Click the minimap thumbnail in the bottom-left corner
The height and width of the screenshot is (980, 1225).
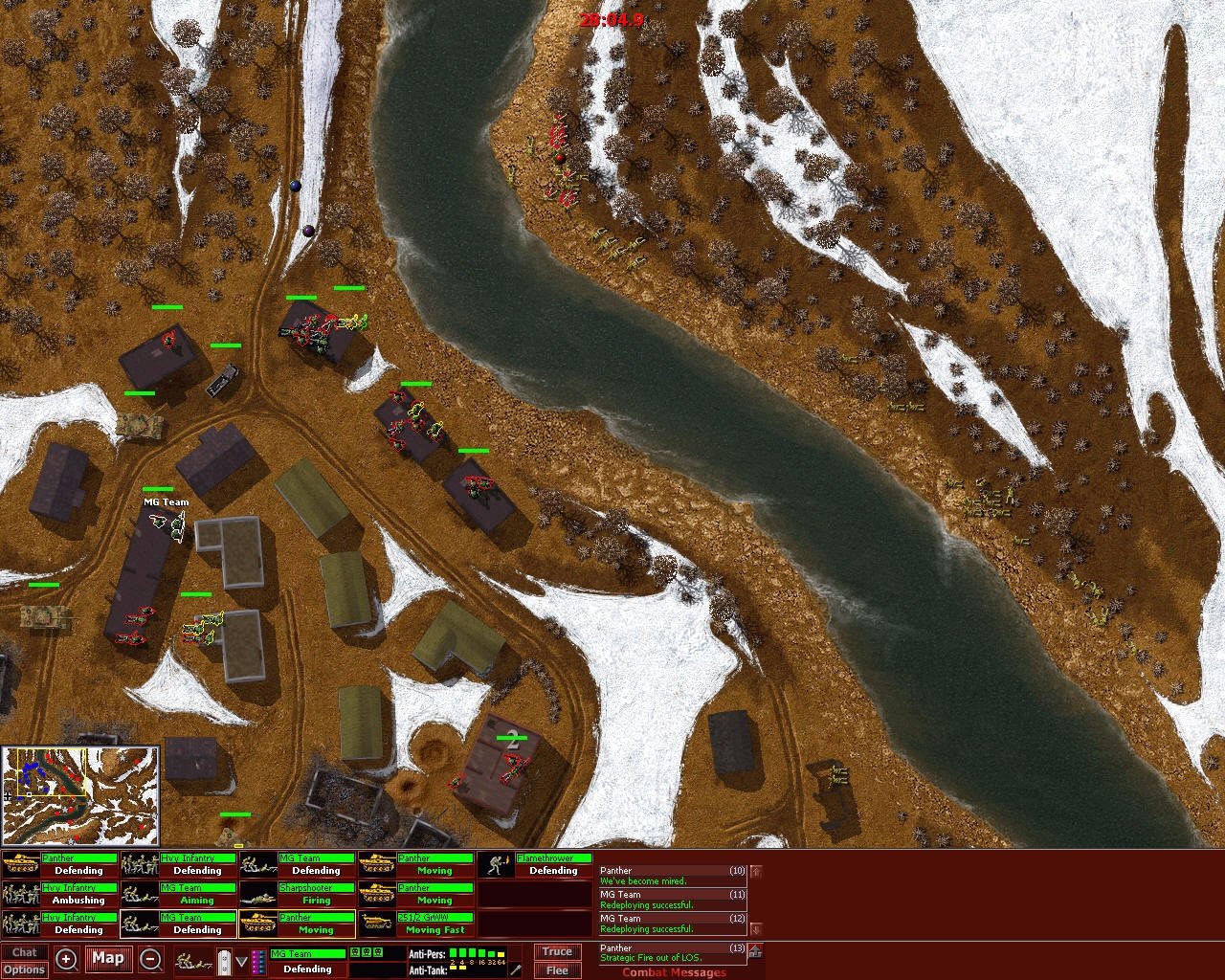[81, 794]
